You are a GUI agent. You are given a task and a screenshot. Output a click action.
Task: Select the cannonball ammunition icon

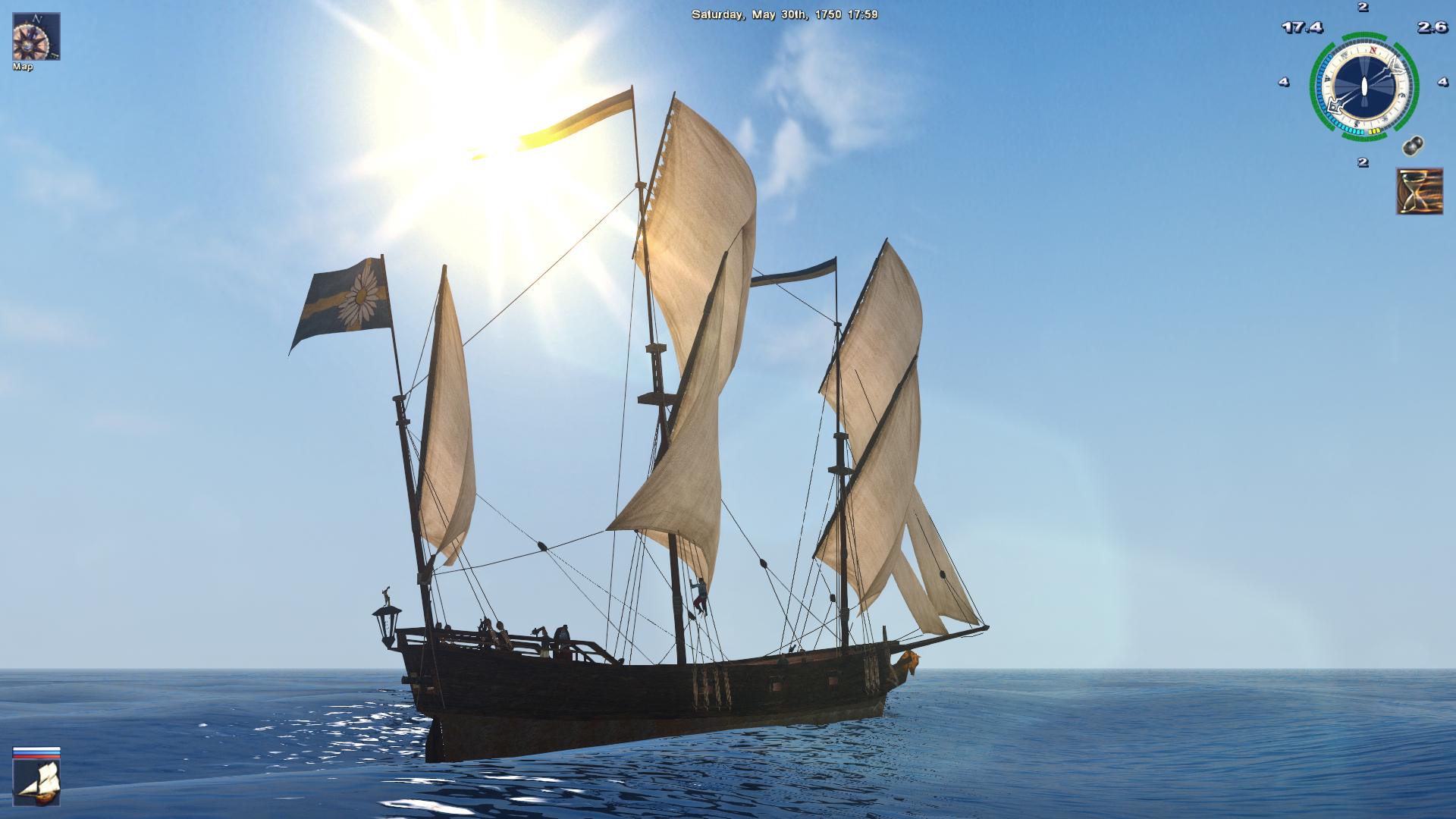click(x=1413, y=146)
